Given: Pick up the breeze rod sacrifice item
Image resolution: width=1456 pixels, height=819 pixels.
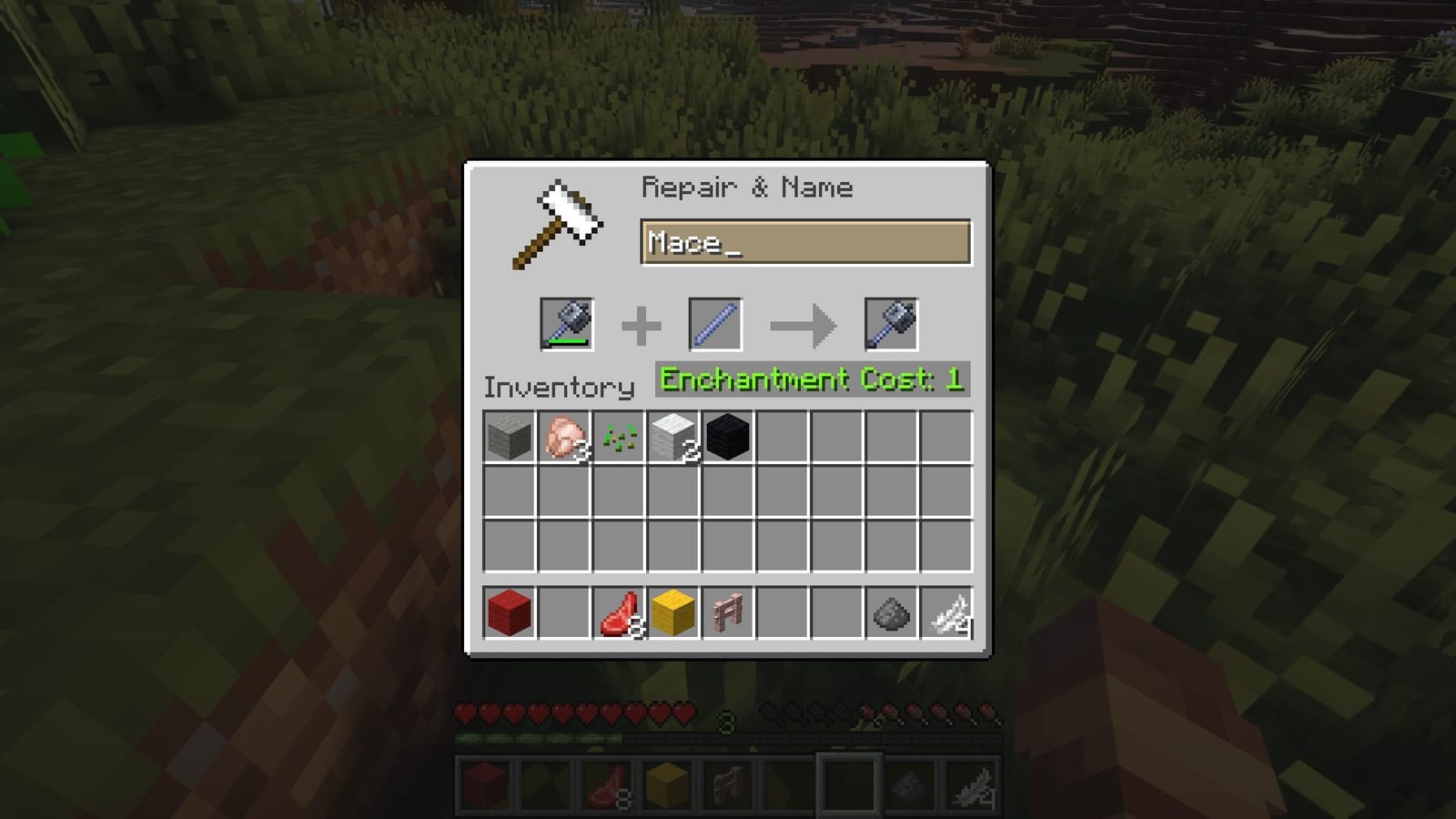Looking at the screenshot, I should coord(715,325).
